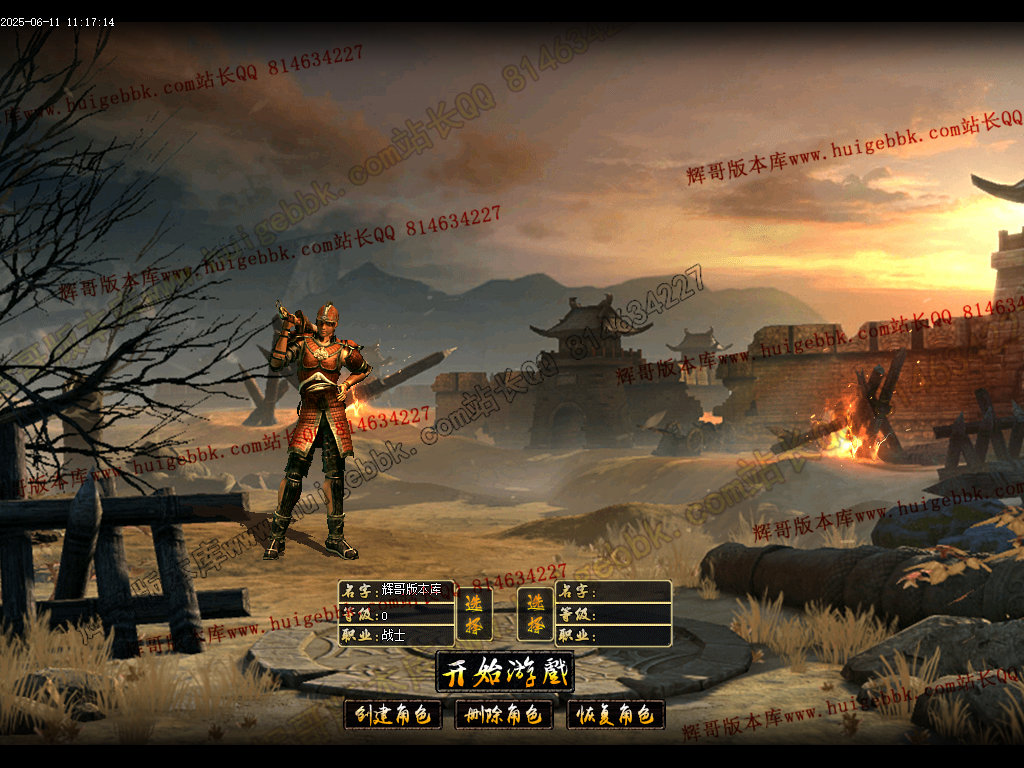Image resolution: width=1024 pixels, height=768 pixels.
Task: Choose 删除角色 to delete a character
Action: tap(504, 714)
